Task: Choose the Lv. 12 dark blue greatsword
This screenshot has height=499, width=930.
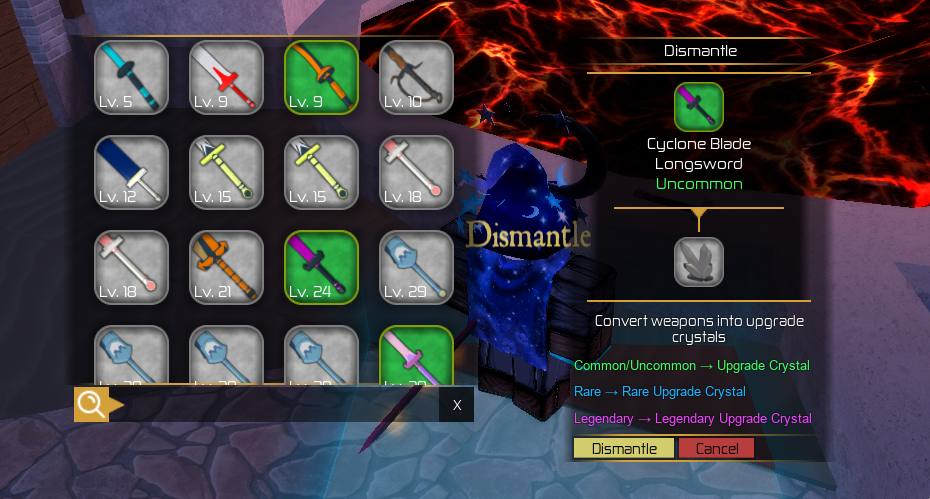Action: 131,172
